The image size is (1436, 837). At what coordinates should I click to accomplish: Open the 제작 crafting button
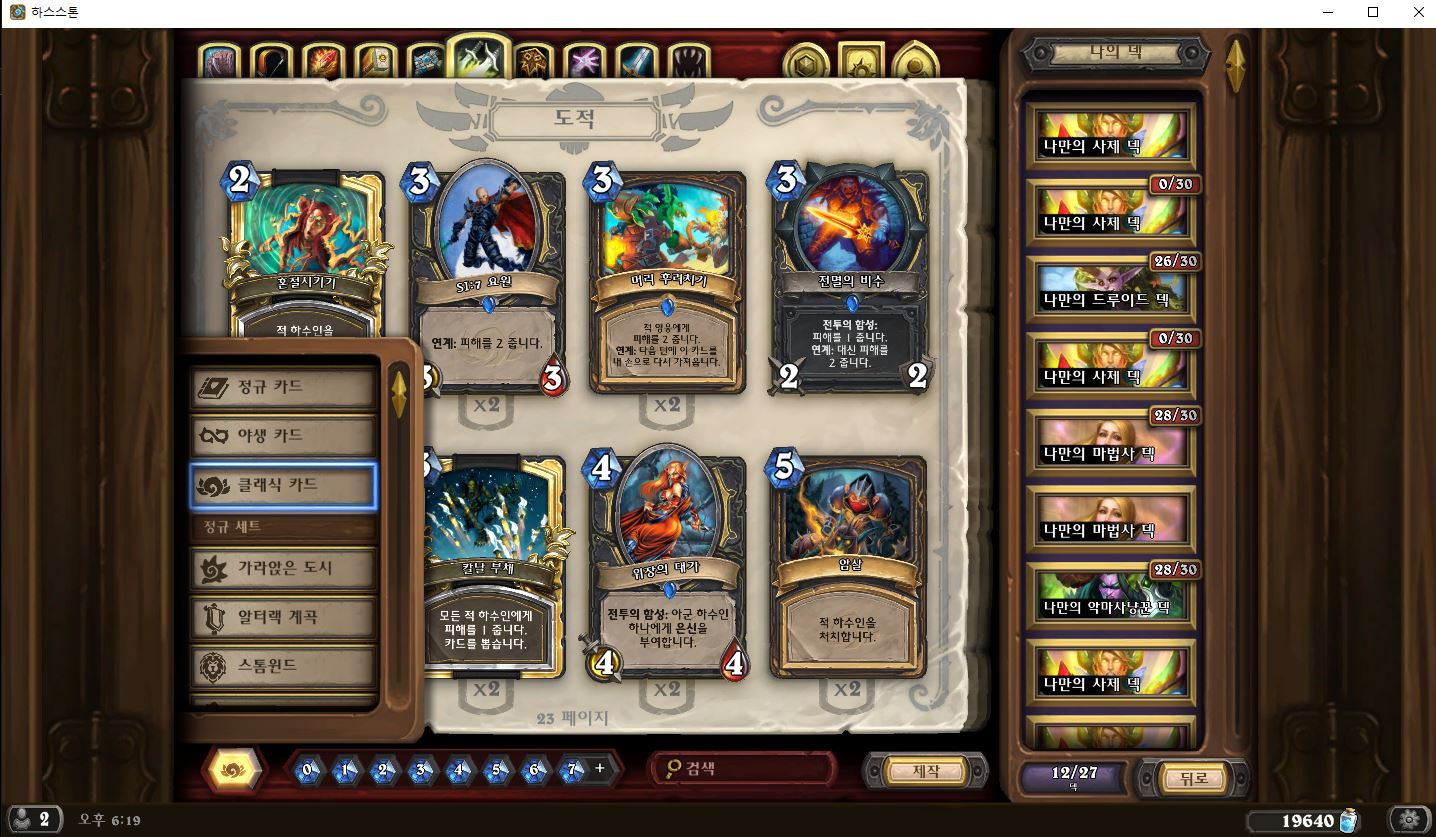click(x=926, y=771)
